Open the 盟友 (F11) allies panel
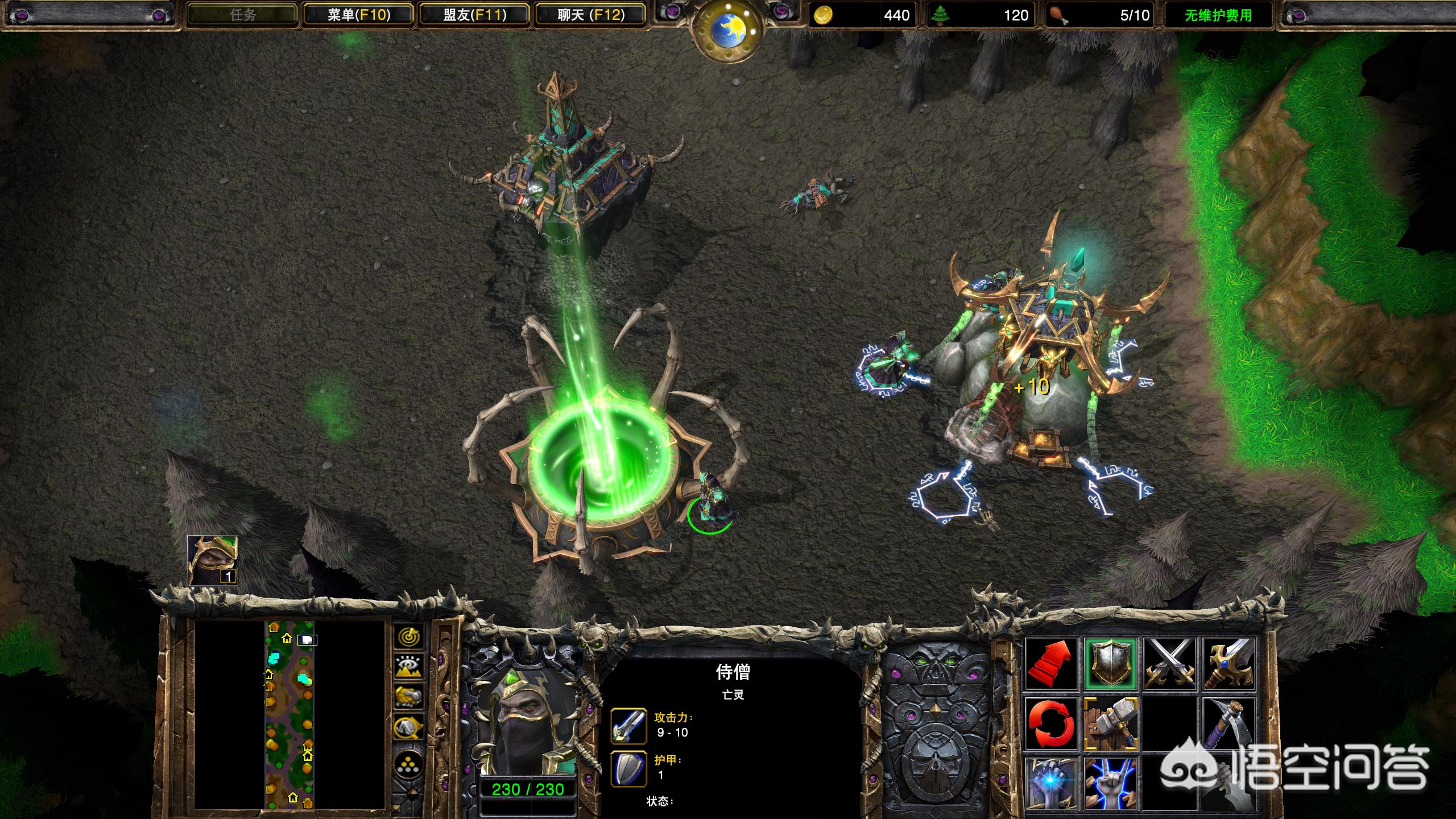Screen dimensions: 1456x819 click(475, 15)
